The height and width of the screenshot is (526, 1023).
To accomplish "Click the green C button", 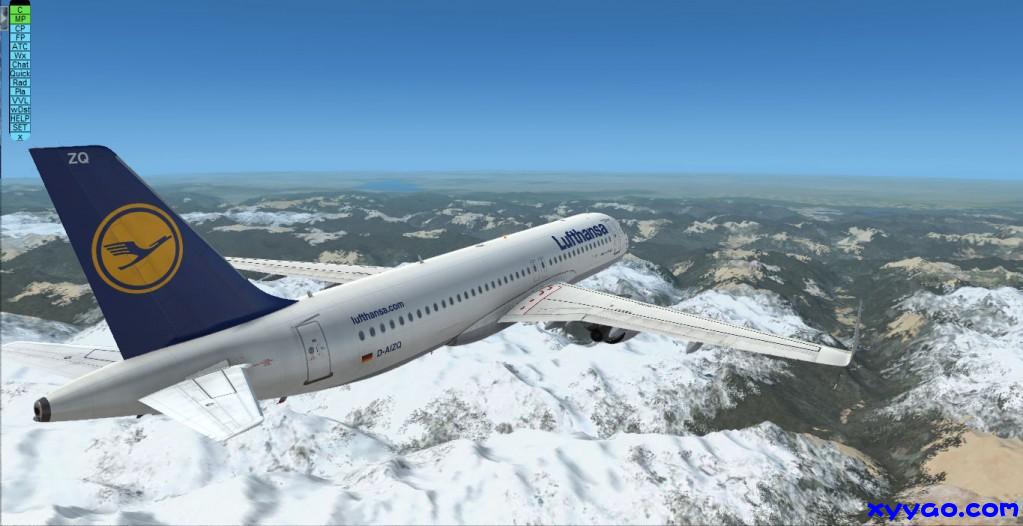I will [x=20, y=9].
